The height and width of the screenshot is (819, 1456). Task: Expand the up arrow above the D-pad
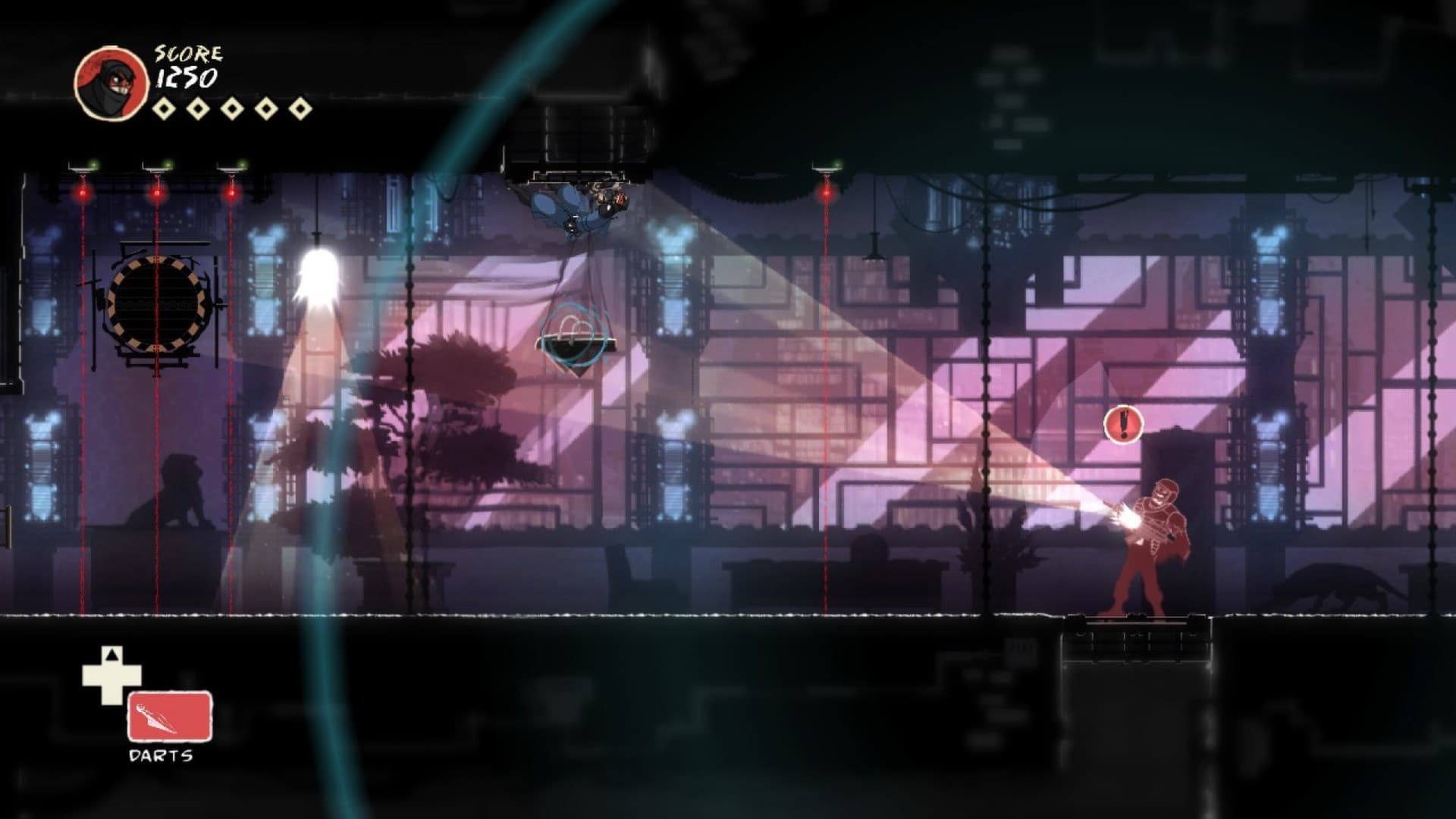click(x=110, y=656)
